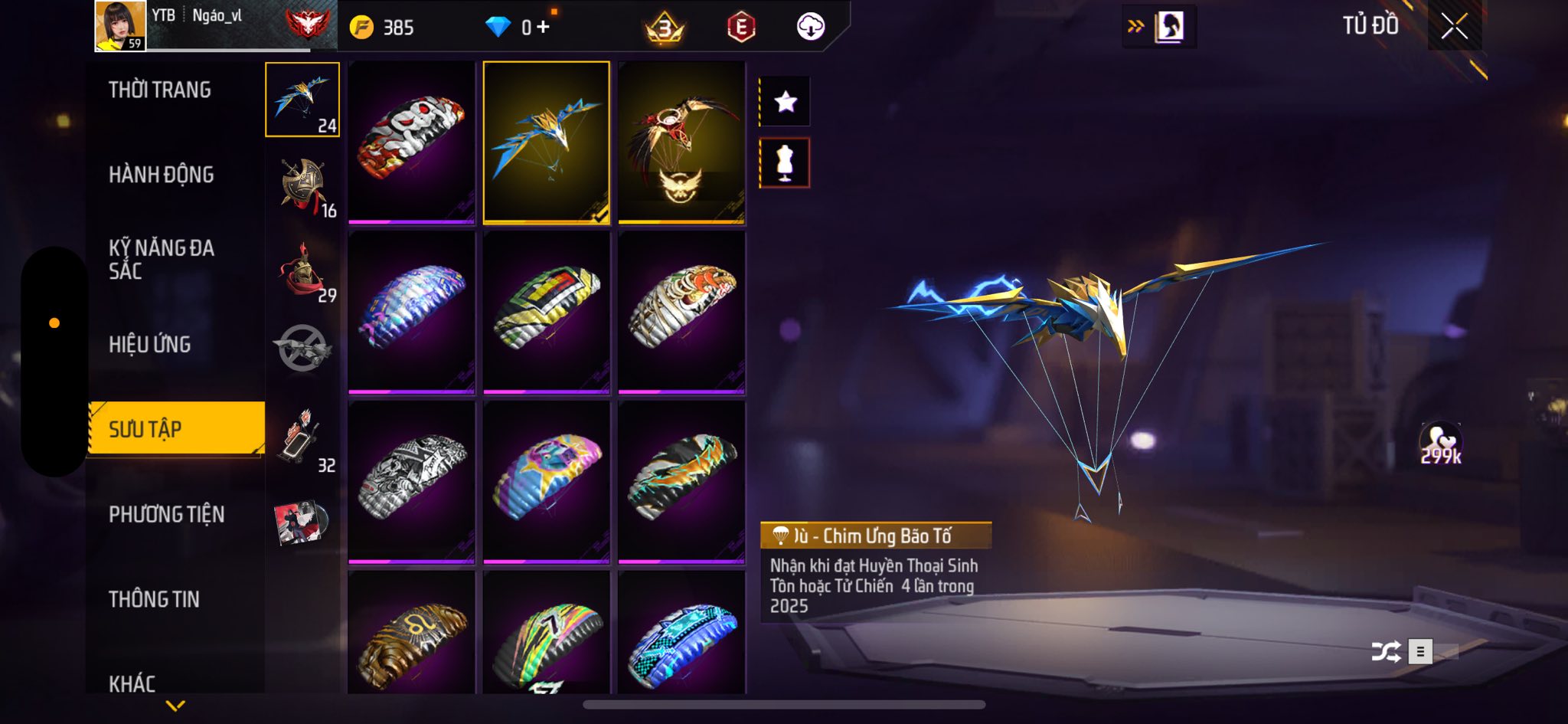1568x724 pixels.
Task: Select the Hiệu Ứng tab
Action: pyautogui.click(x=150, y=345)
